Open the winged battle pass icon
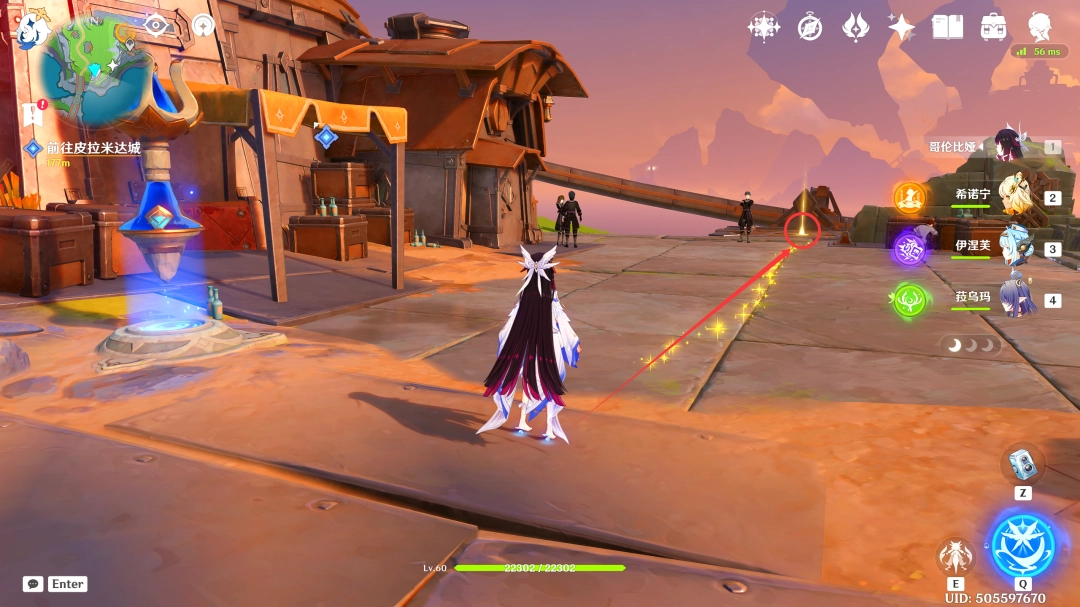Viewport: 1080px width, 607px height. coord(856,27)
